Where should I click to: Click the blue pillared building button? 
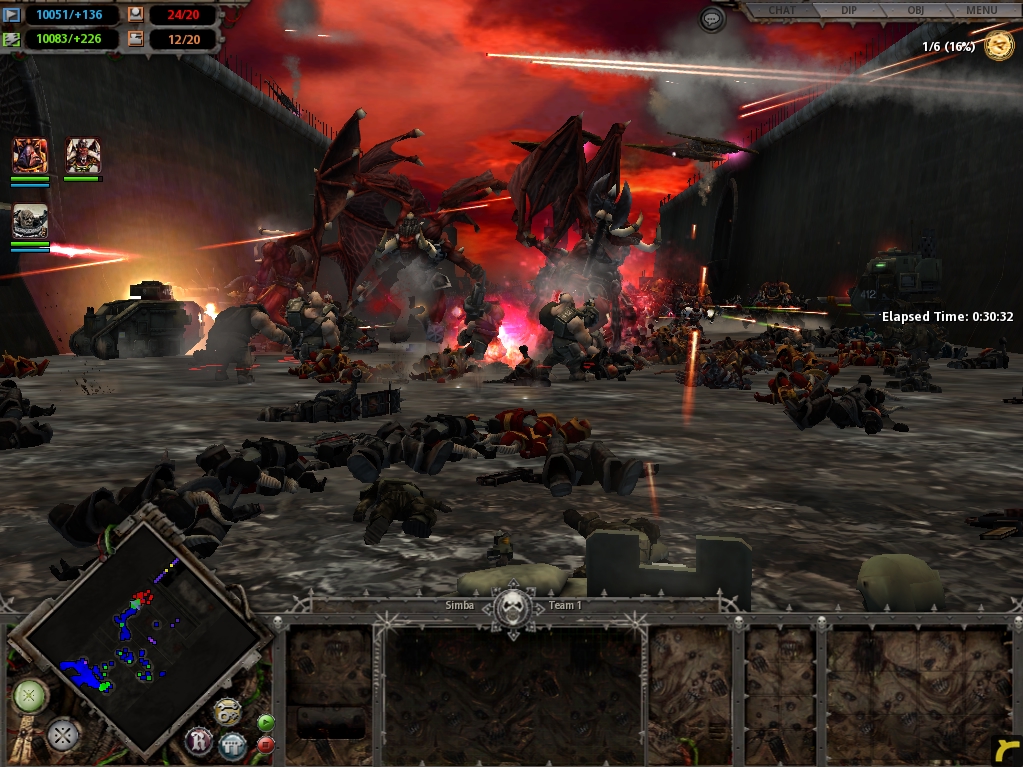232,745
